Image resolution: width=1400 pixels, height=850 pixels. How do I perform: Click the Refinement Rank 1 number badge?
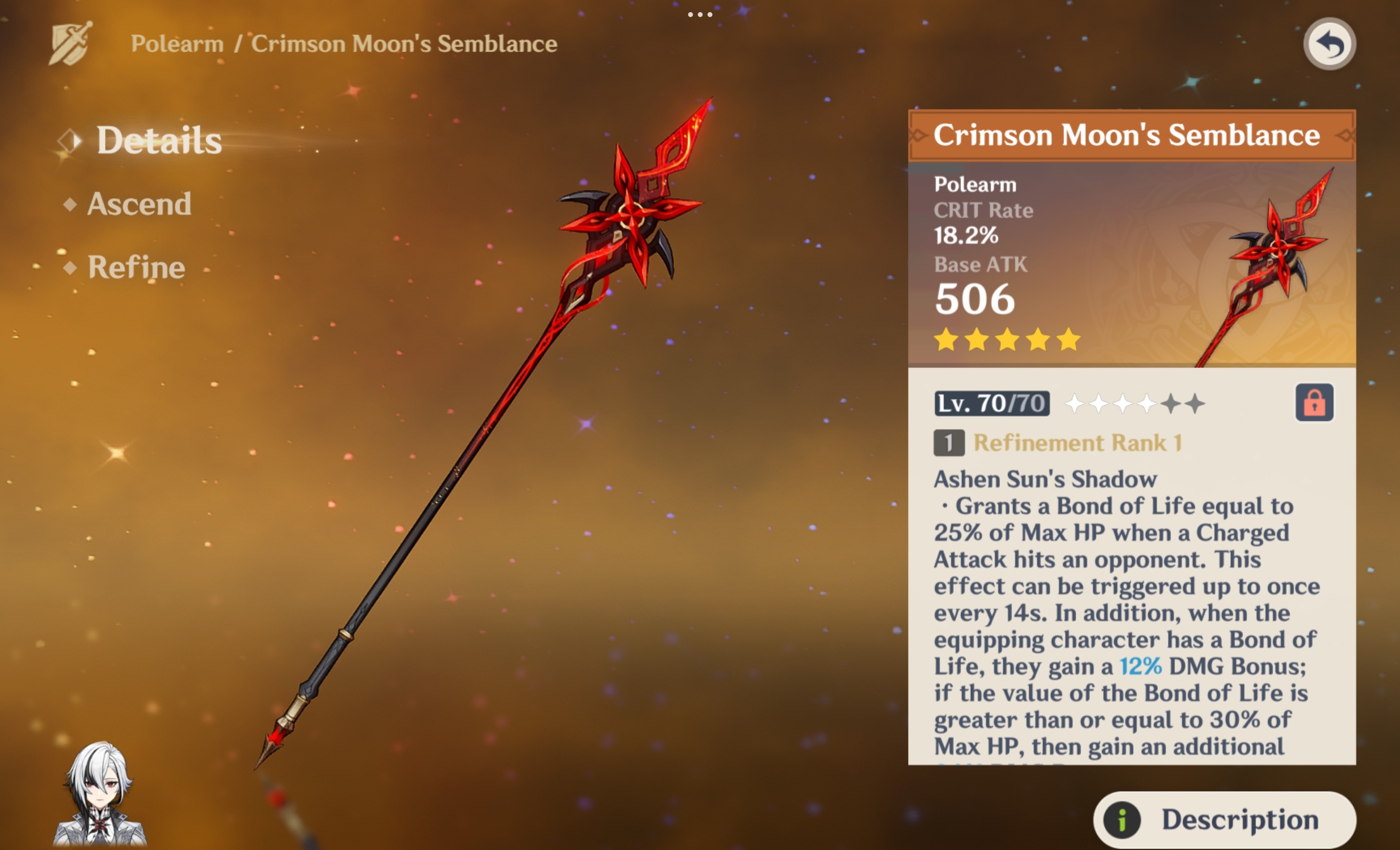948,444
